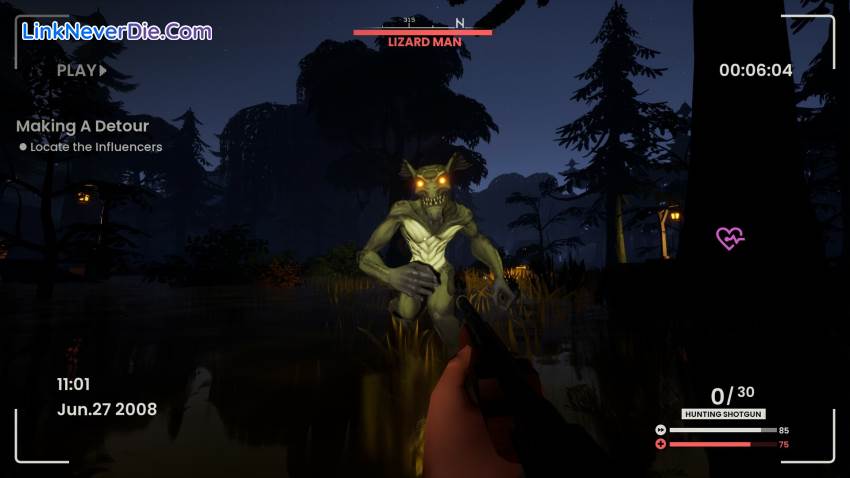Open the Making A Detour objective tracker
The width and height of the screenshot is (850, 478).
[x=82, y=127]
